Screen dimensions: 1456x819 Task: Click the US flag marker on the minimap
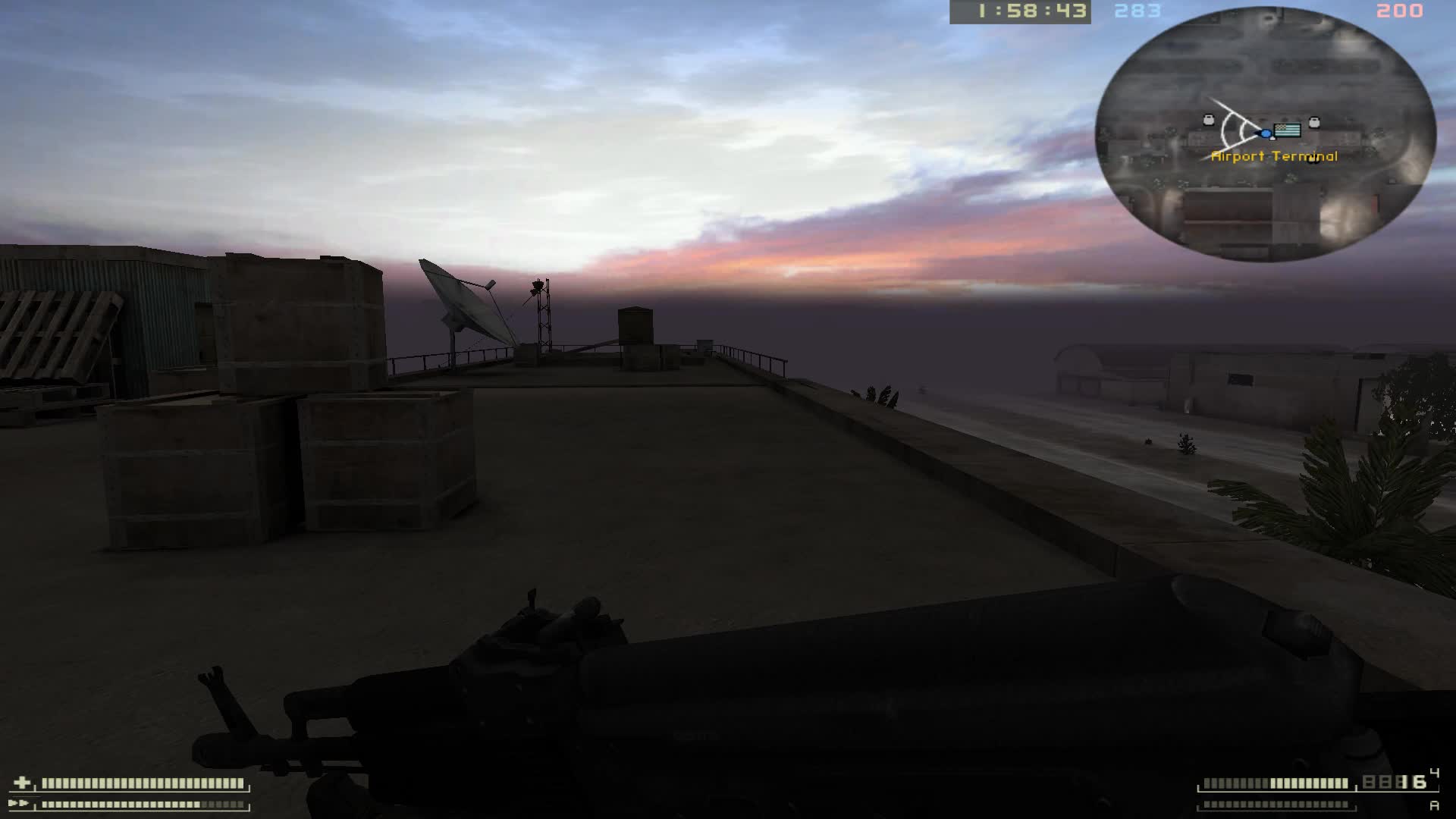(x=1287, y=131)
